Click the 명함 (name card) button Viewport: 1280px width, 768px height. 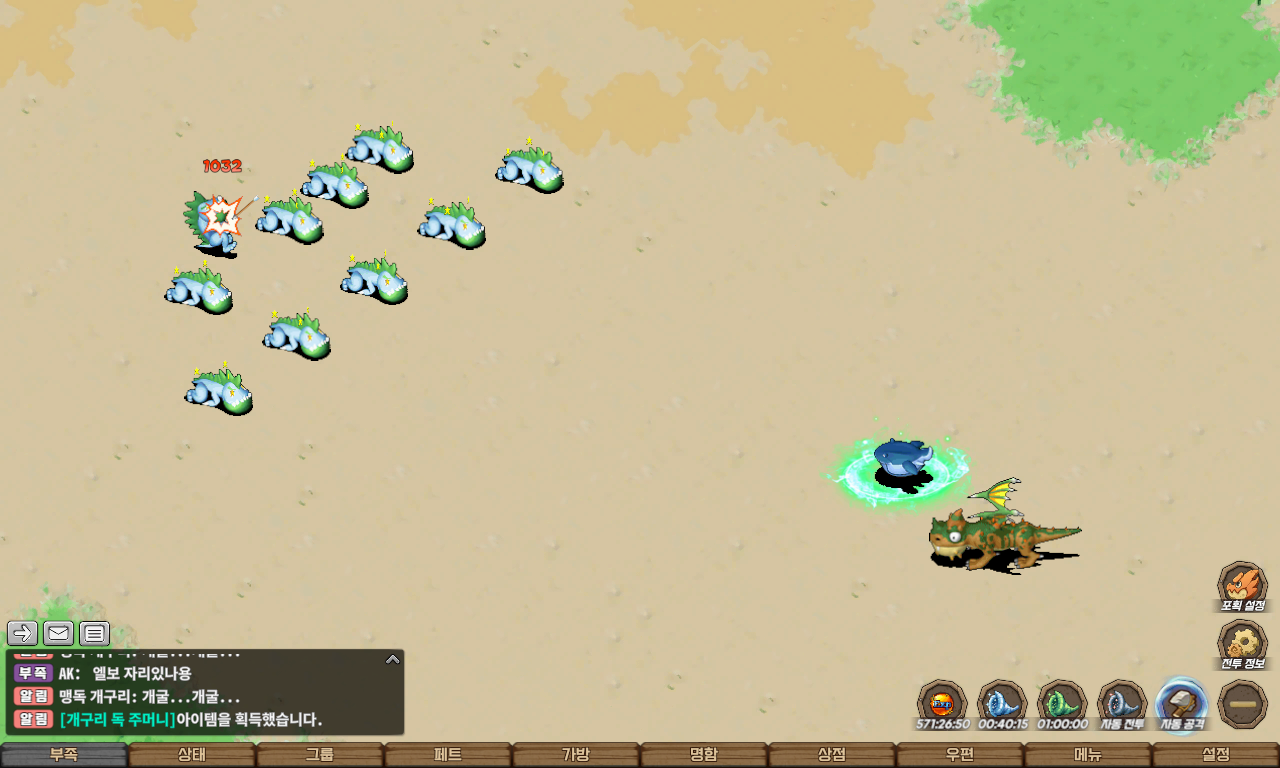[x=704, y=755]
